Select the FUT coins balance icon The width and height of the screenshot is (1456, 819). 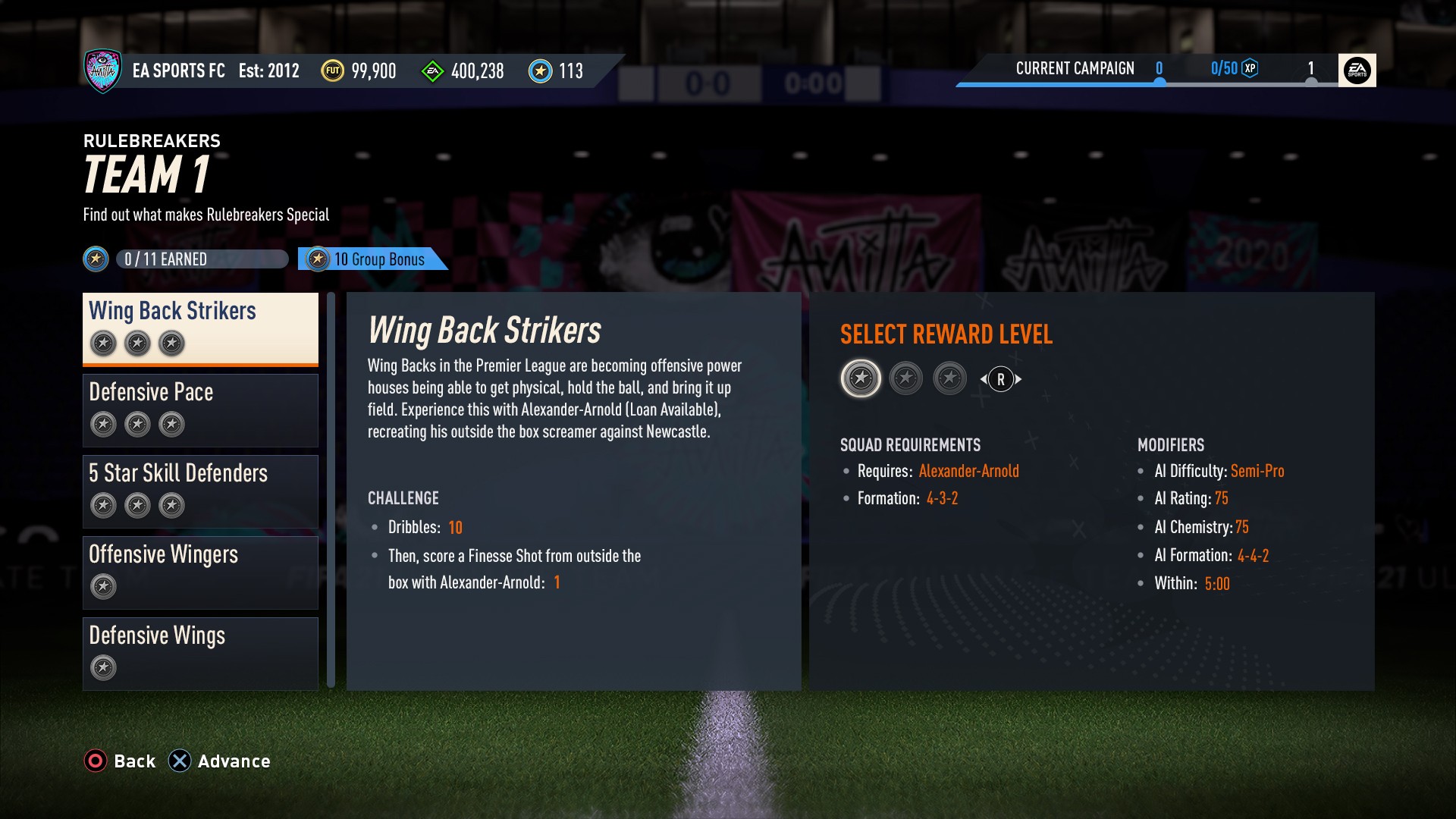point(332,71)
